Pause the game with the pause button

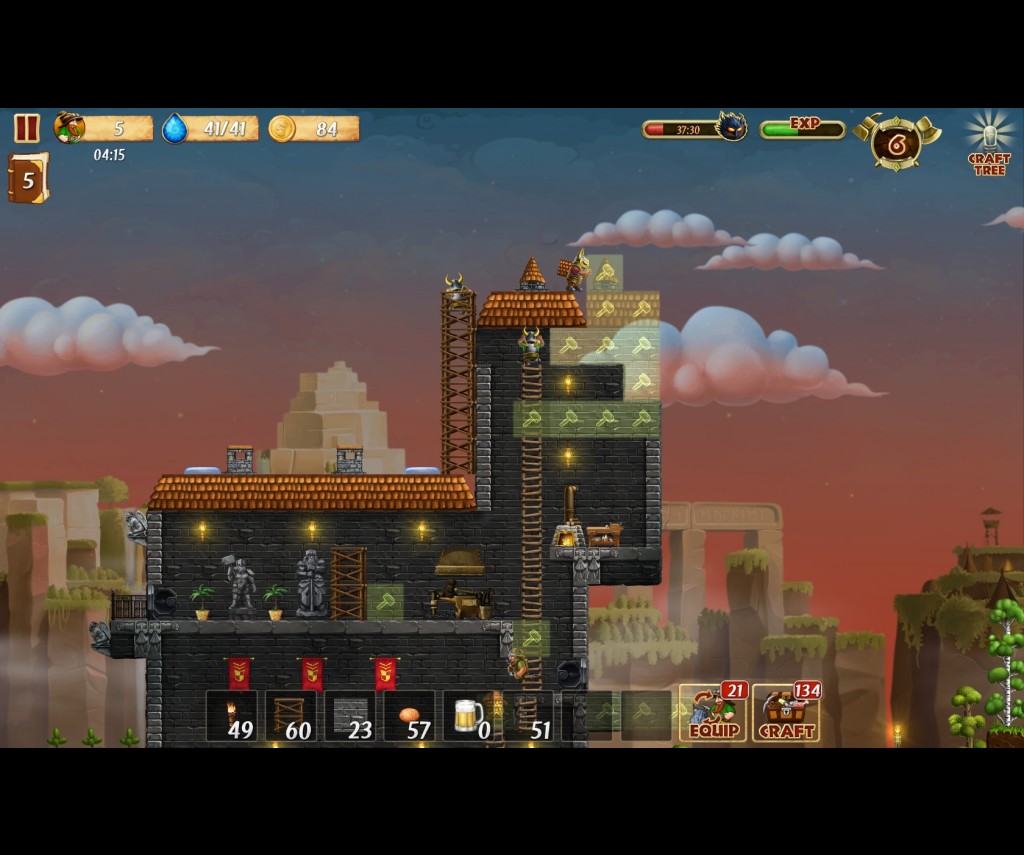tap(27, 128)
